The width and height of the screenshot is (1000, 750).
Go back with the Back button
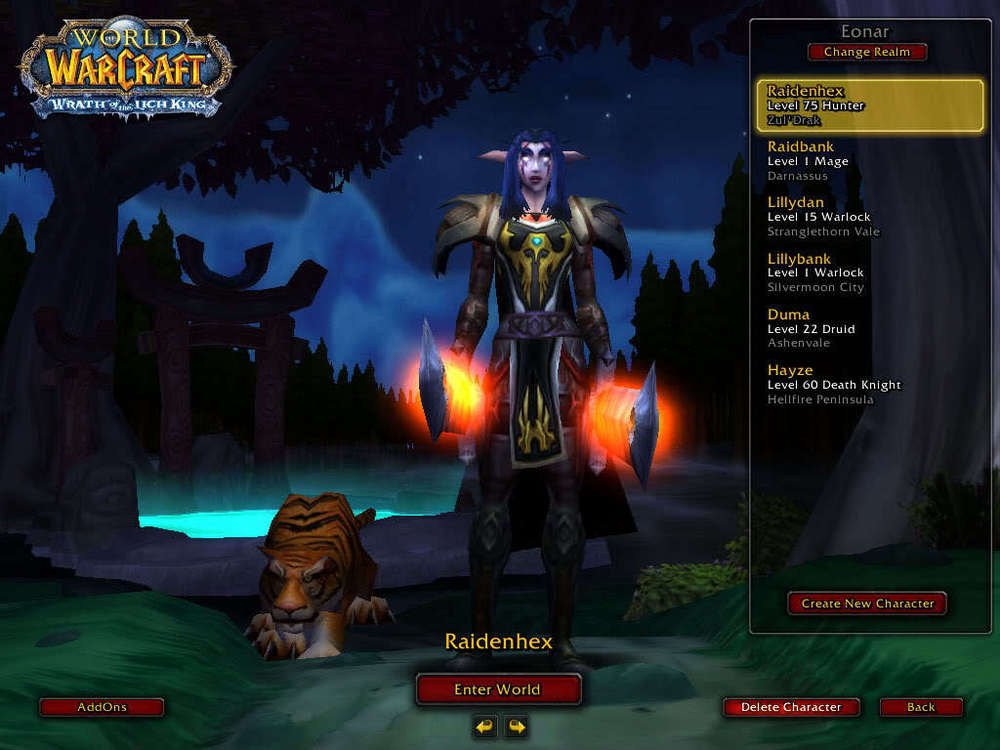click(921, 707)
